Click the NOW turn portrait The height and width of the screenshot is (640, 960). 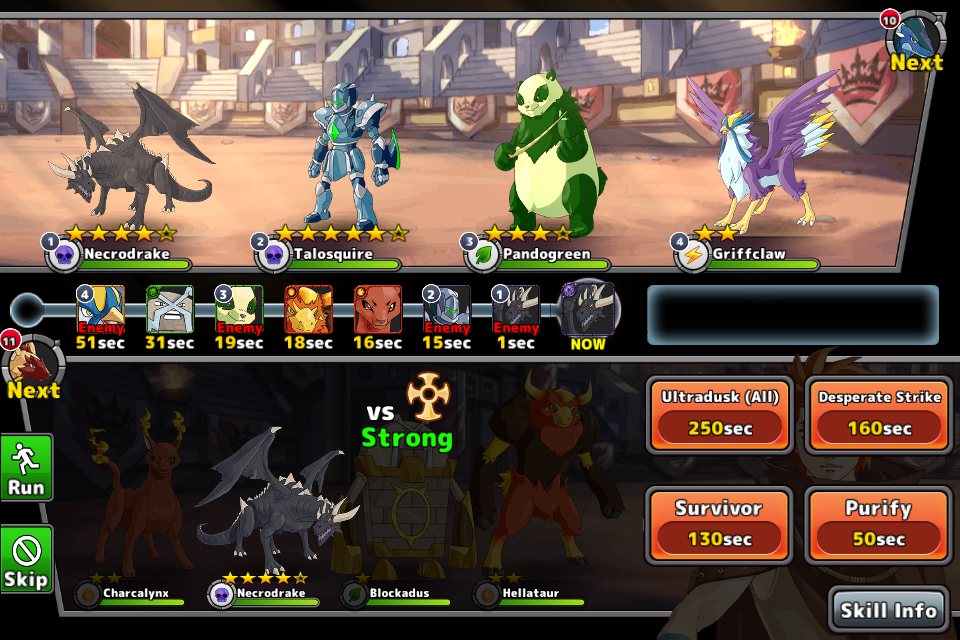(x=587, y=309)
